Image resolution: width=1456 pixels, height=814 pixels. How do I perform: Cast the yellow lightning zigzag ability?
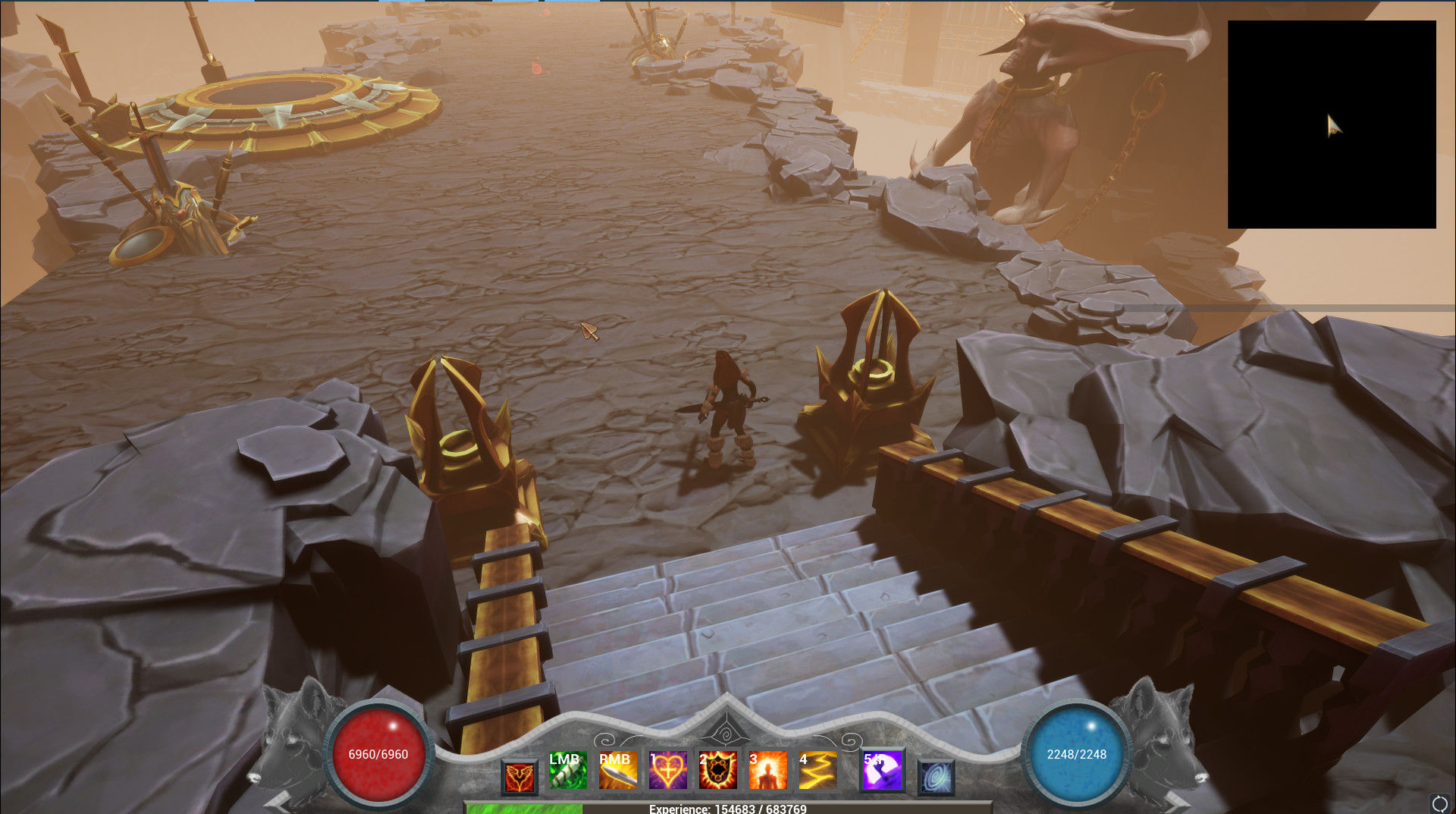click(x=817, y=771)
